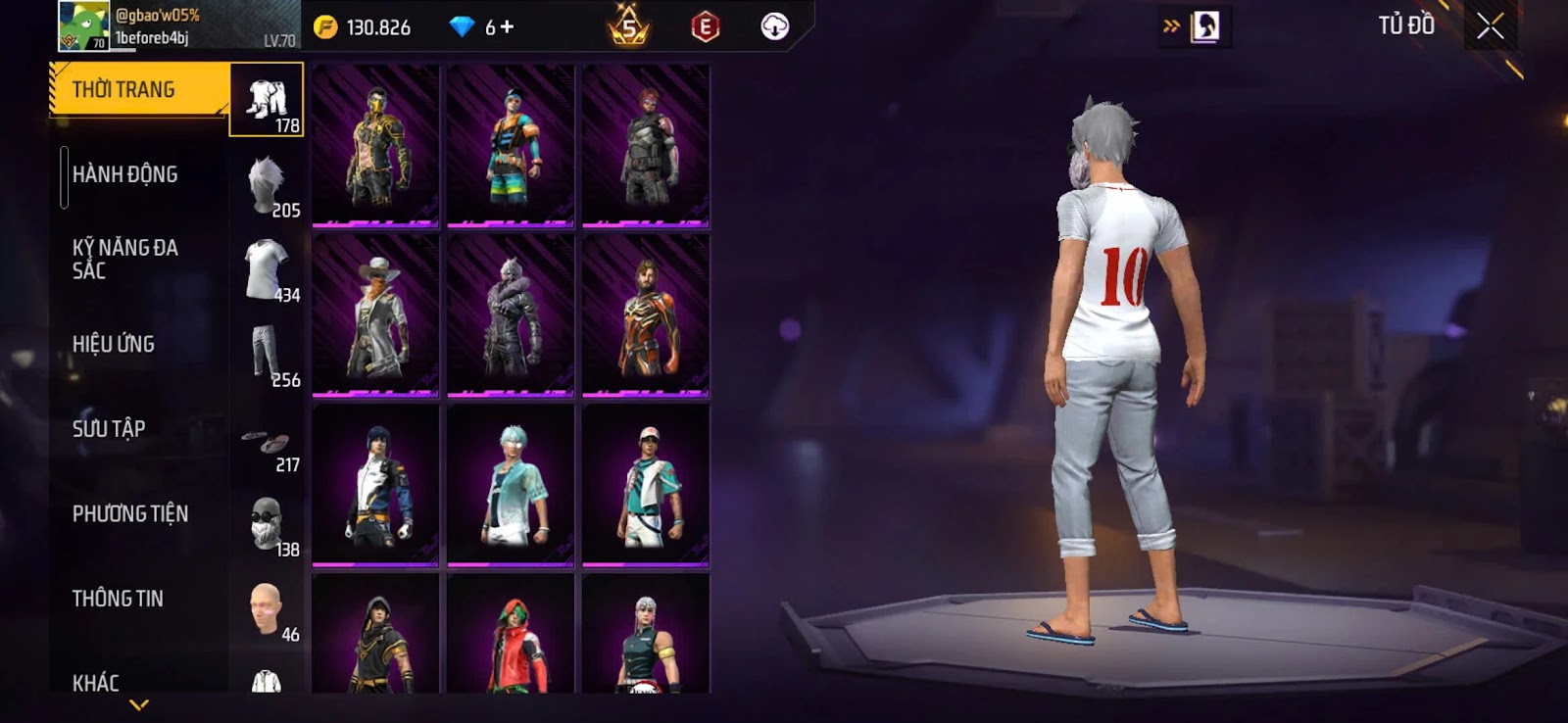Show the SƯU TẬP category
The height and width of the screenshot is (723, 1568).
click(109, 428)
